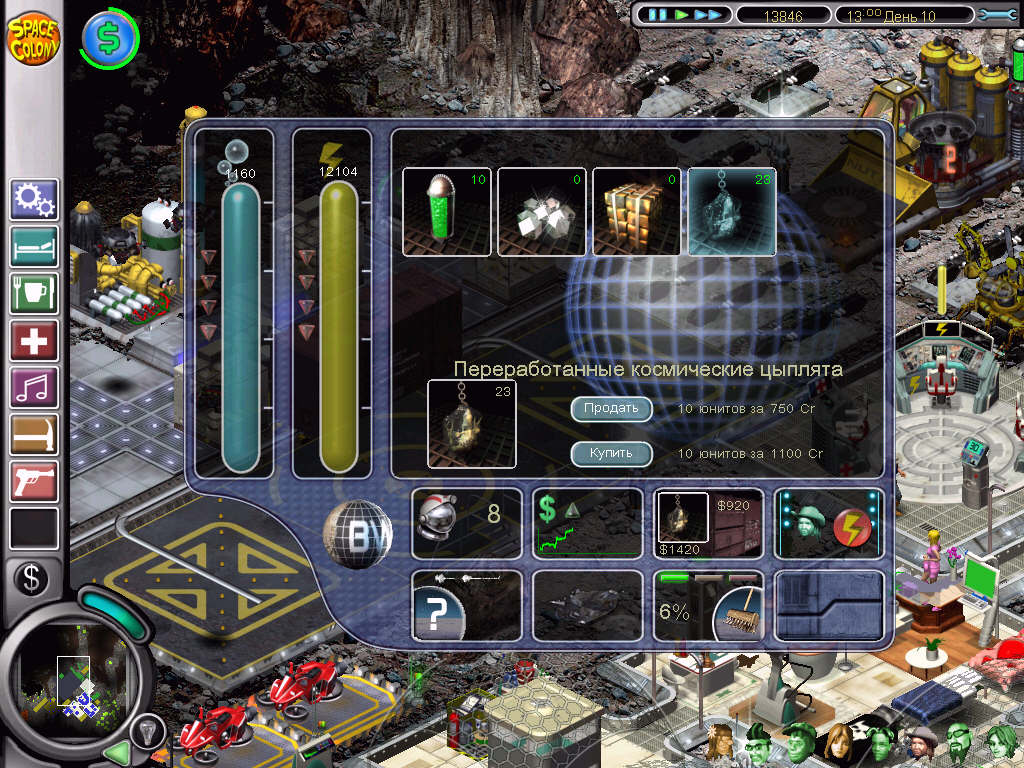The image size is (1024, 768).
Task: Open the question mark help panel
Action: (466, 605)
